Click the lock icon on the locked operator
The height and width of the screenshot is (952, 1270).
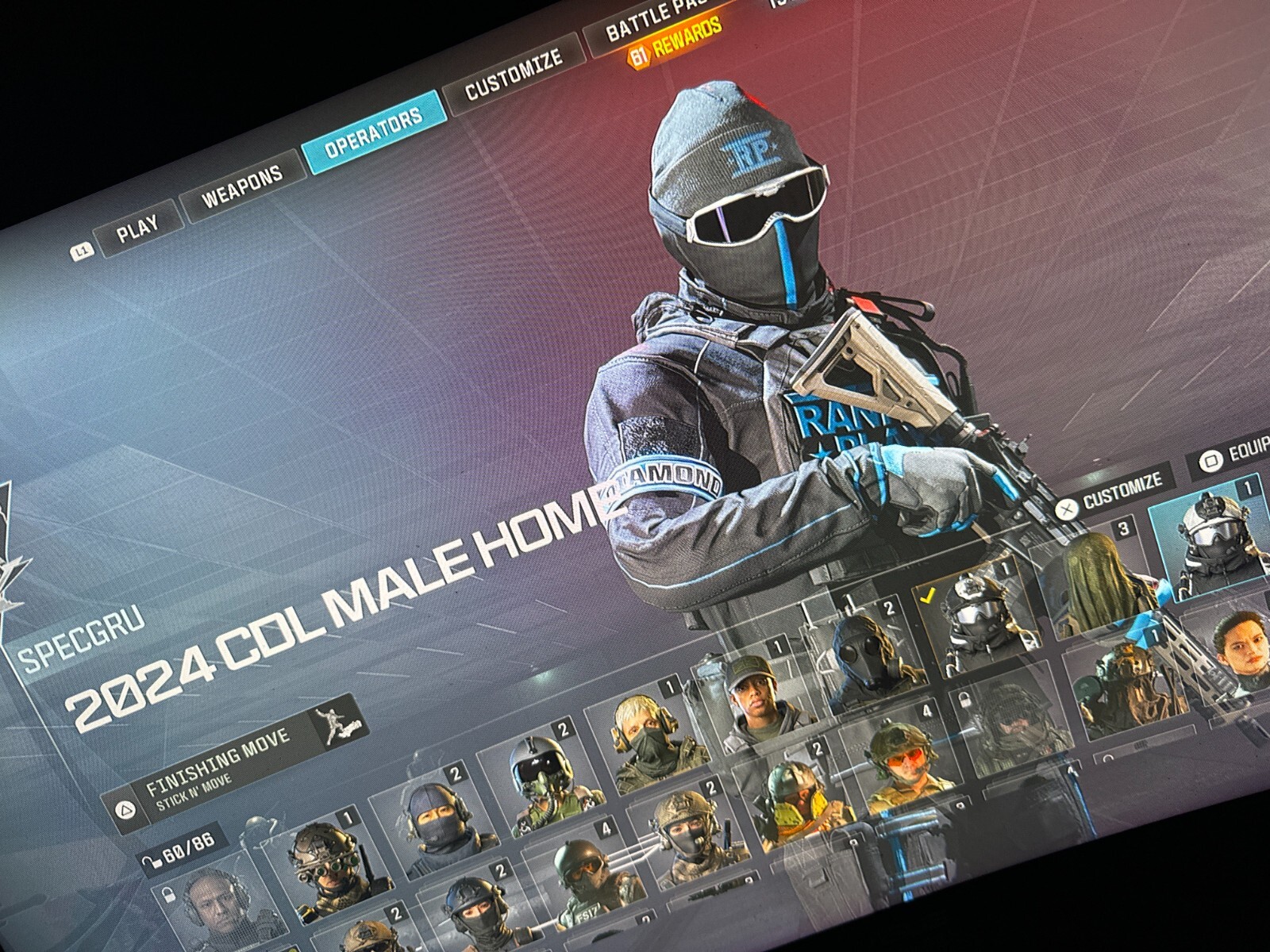[170, 893]
